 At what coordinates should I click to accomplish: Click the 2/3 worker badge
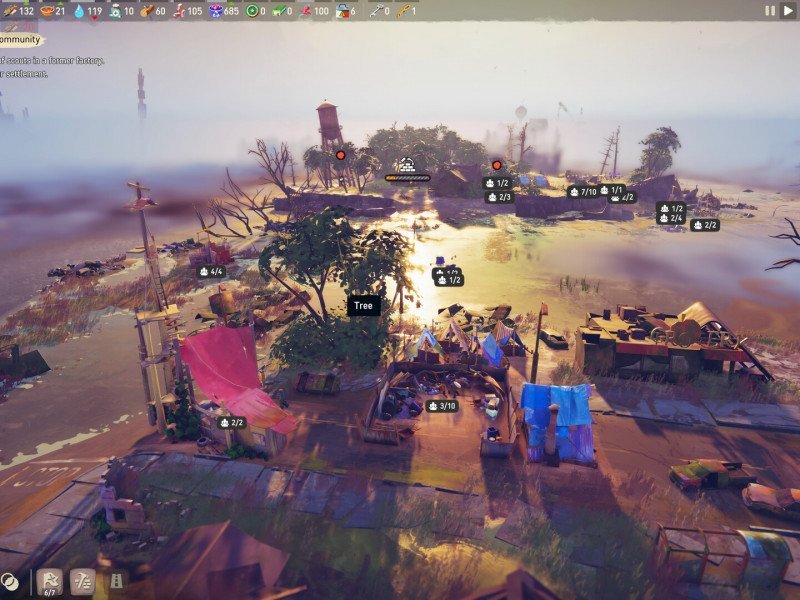click(x=499, y=197)
